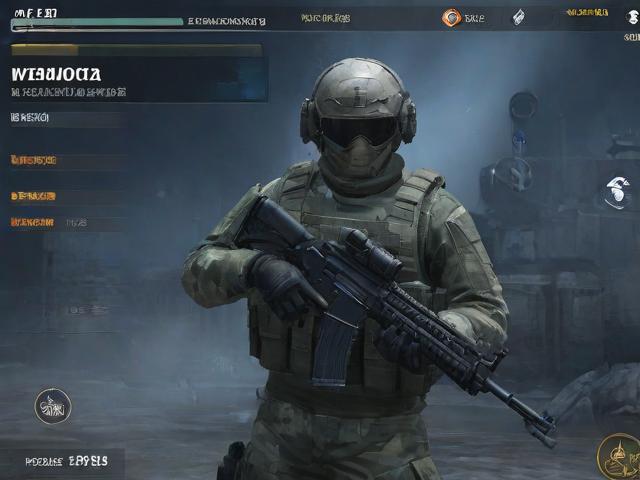Select the large white title in the left panel
The width and height of the screenshot is (640, 480).
tap(57, 74)
